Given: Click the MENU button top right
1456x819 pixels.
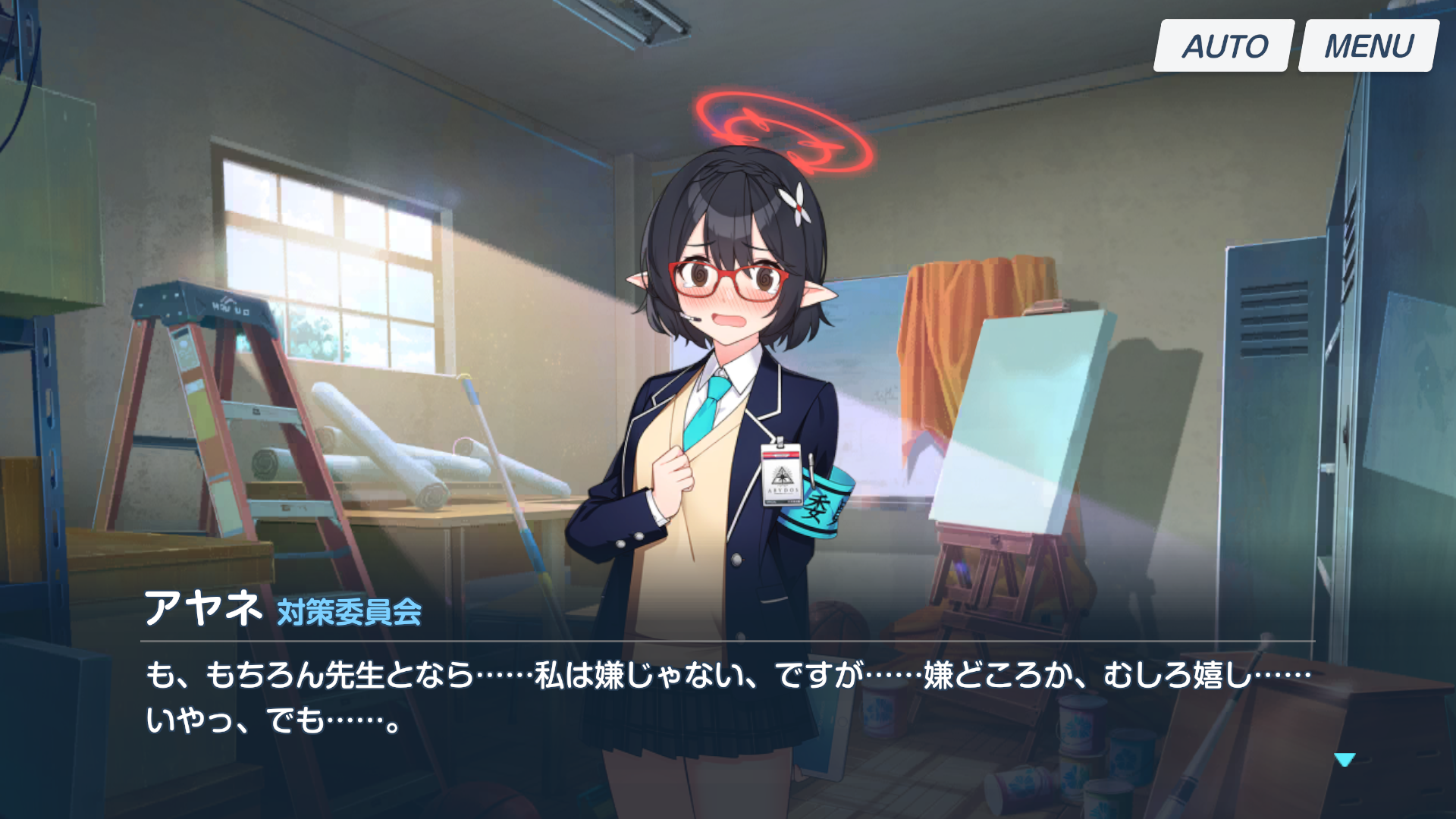Looking at the screenshot, I should [1365, 45].
